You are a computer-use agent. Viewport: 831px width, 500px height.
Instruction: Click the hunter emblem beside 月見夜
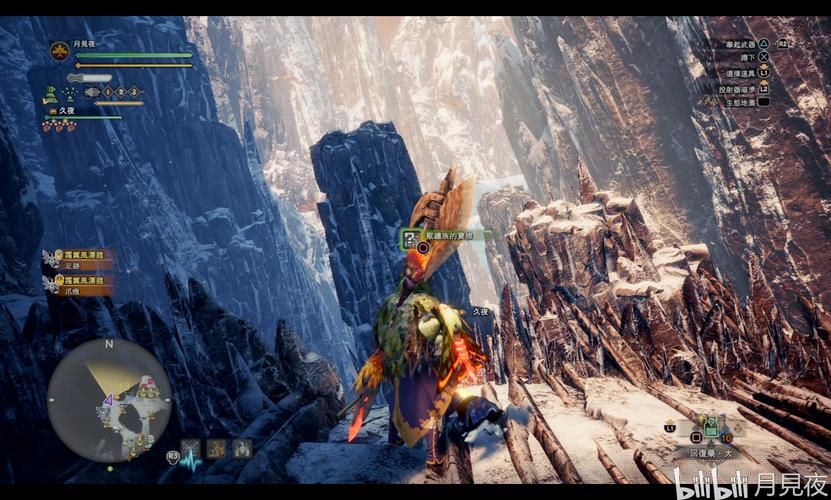coord(59,51)
